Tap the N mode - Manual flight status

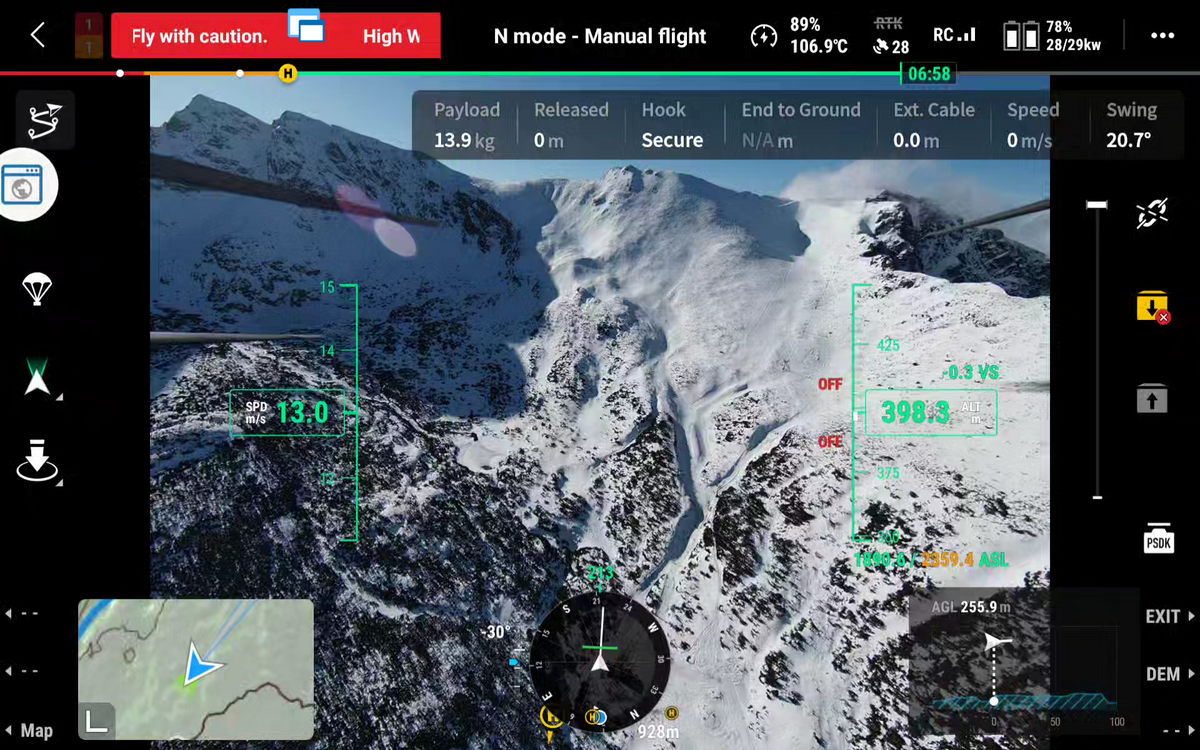coord(600,37)
